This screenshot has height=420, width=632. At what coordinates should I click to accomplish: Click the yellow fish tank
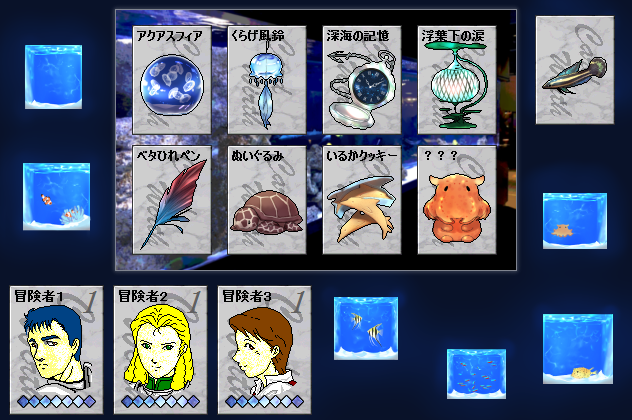[577, 348]
